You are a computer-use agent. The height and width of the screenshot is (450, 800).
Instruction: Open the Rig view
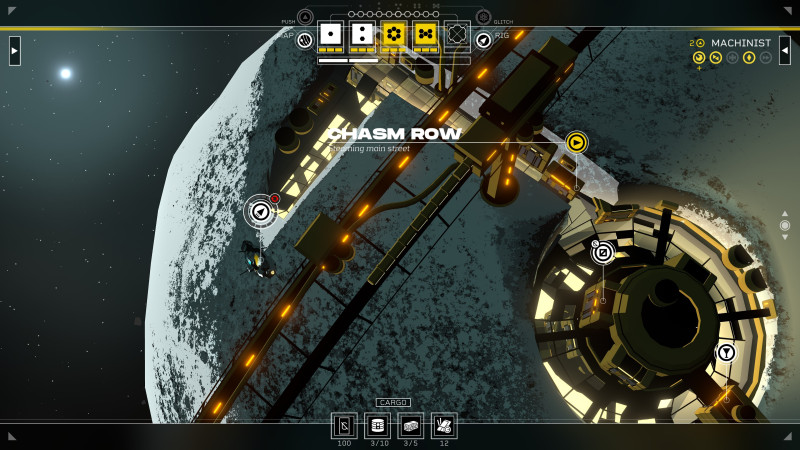click(483, 39)
